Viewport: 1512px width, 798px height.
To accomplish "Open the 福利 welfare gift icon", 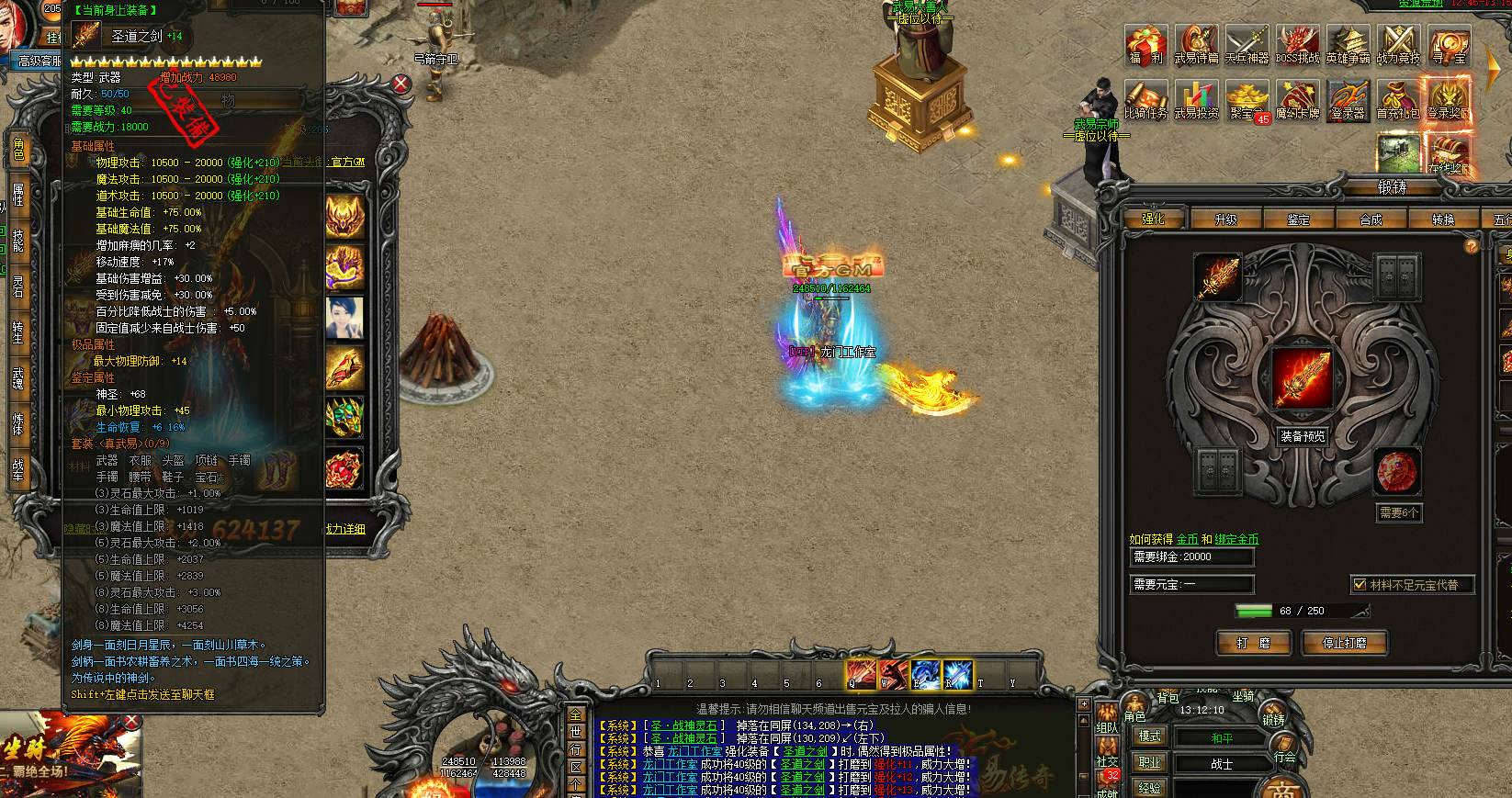I will pyautogui.click(x=1145, y=44).
